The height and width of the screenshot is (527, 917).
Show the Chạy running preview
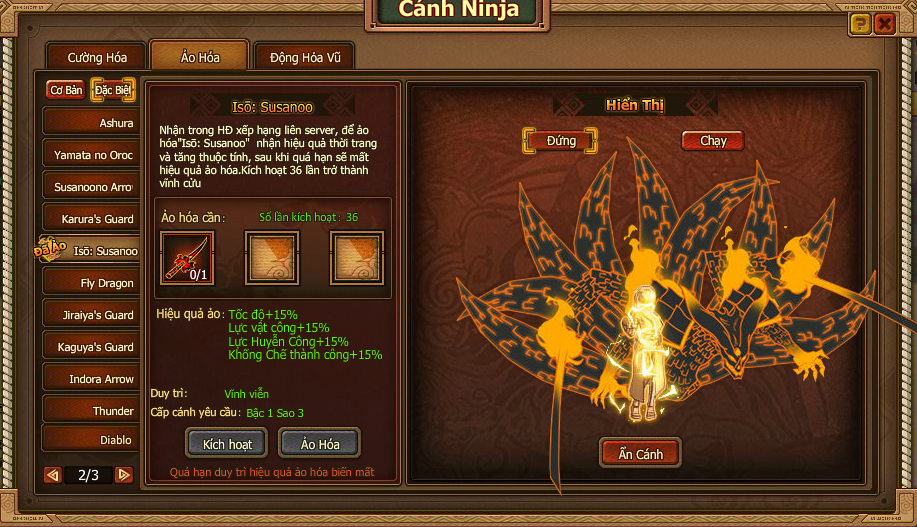click(713, 141)
